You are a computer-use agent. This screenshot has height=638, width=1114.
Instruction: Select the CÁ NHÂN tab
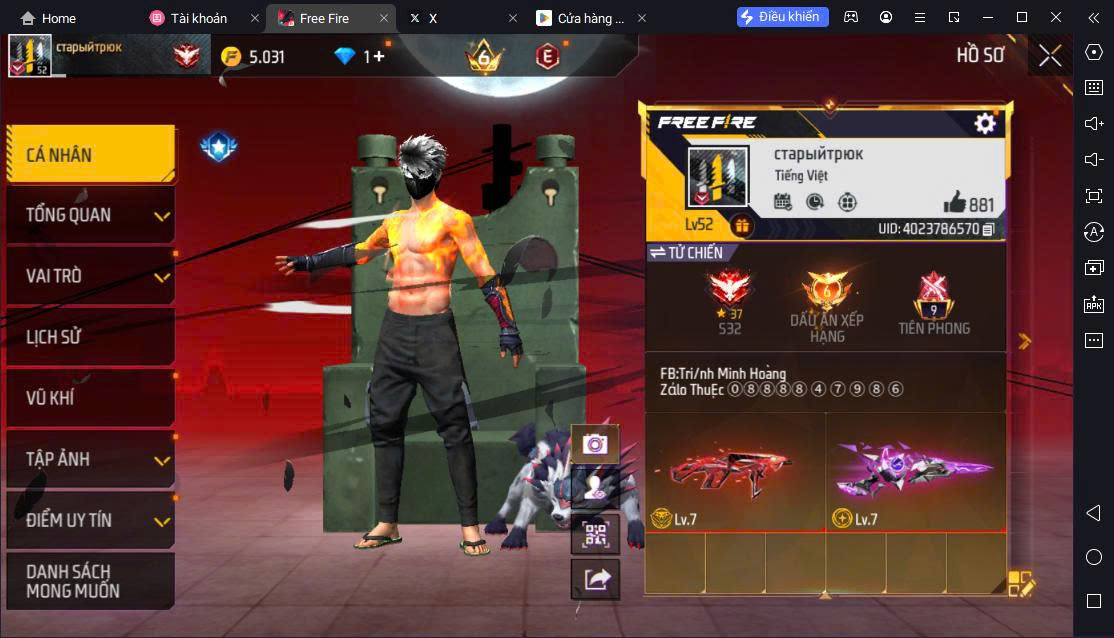tap(90, 154)
